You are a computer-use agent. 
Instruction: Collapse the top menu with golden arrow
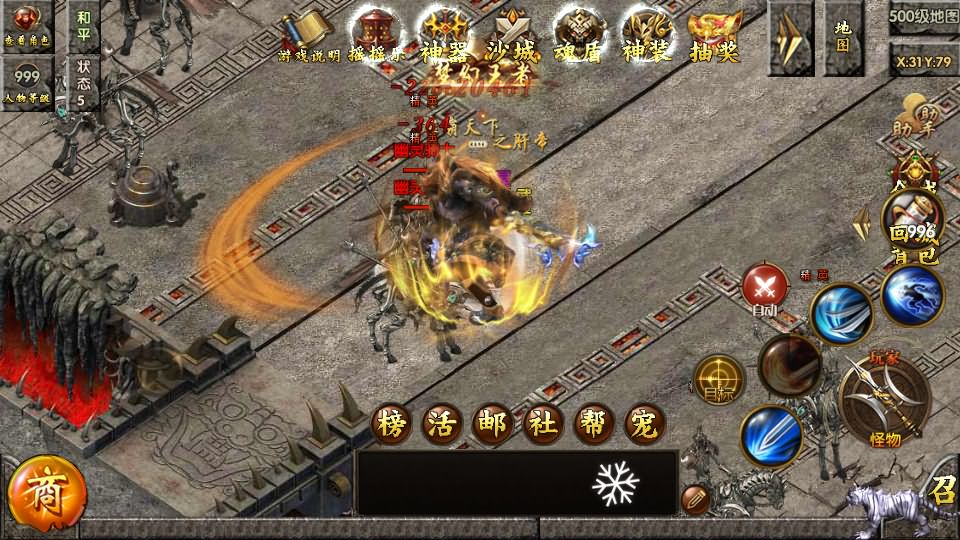790,37
